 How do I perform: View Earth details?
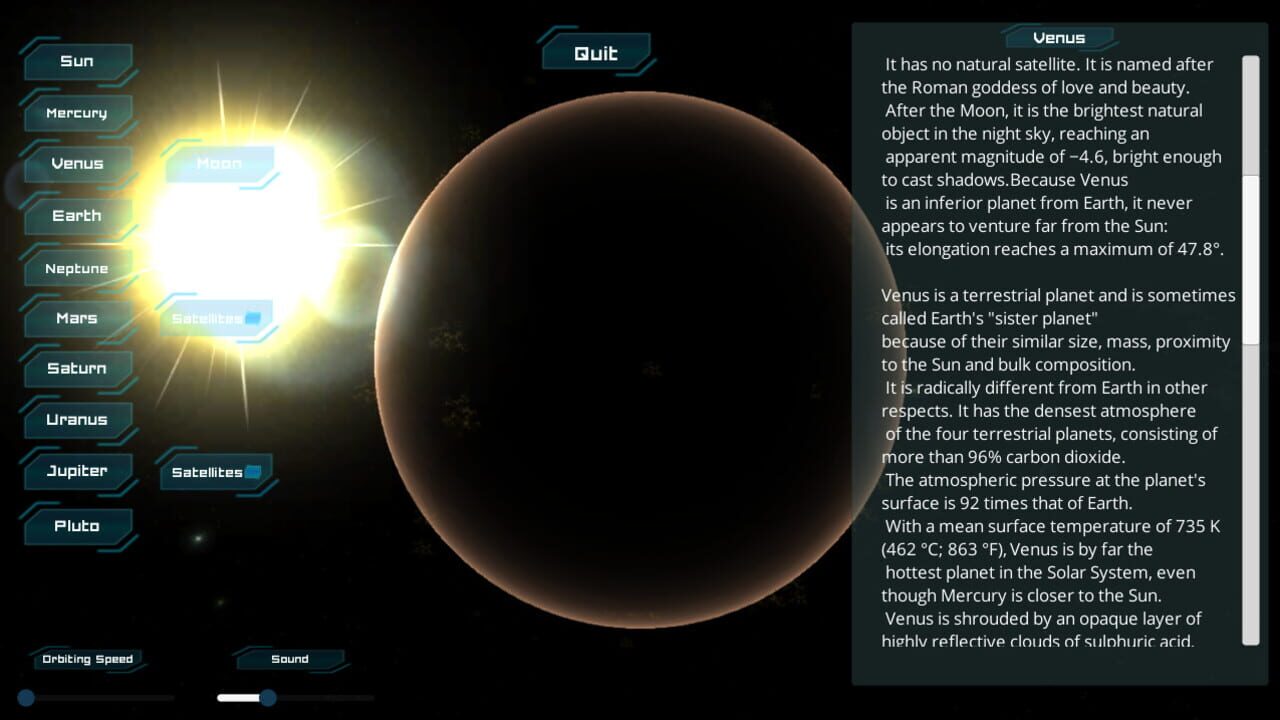click(78, 215)
